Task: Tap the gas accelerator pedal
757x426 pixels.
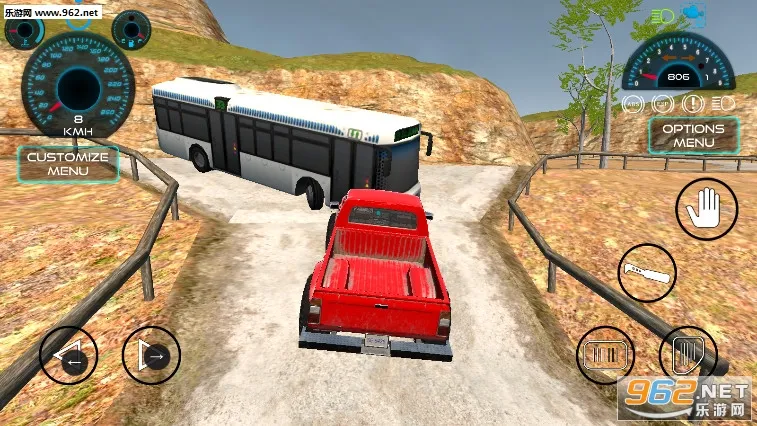Action: 689,355
